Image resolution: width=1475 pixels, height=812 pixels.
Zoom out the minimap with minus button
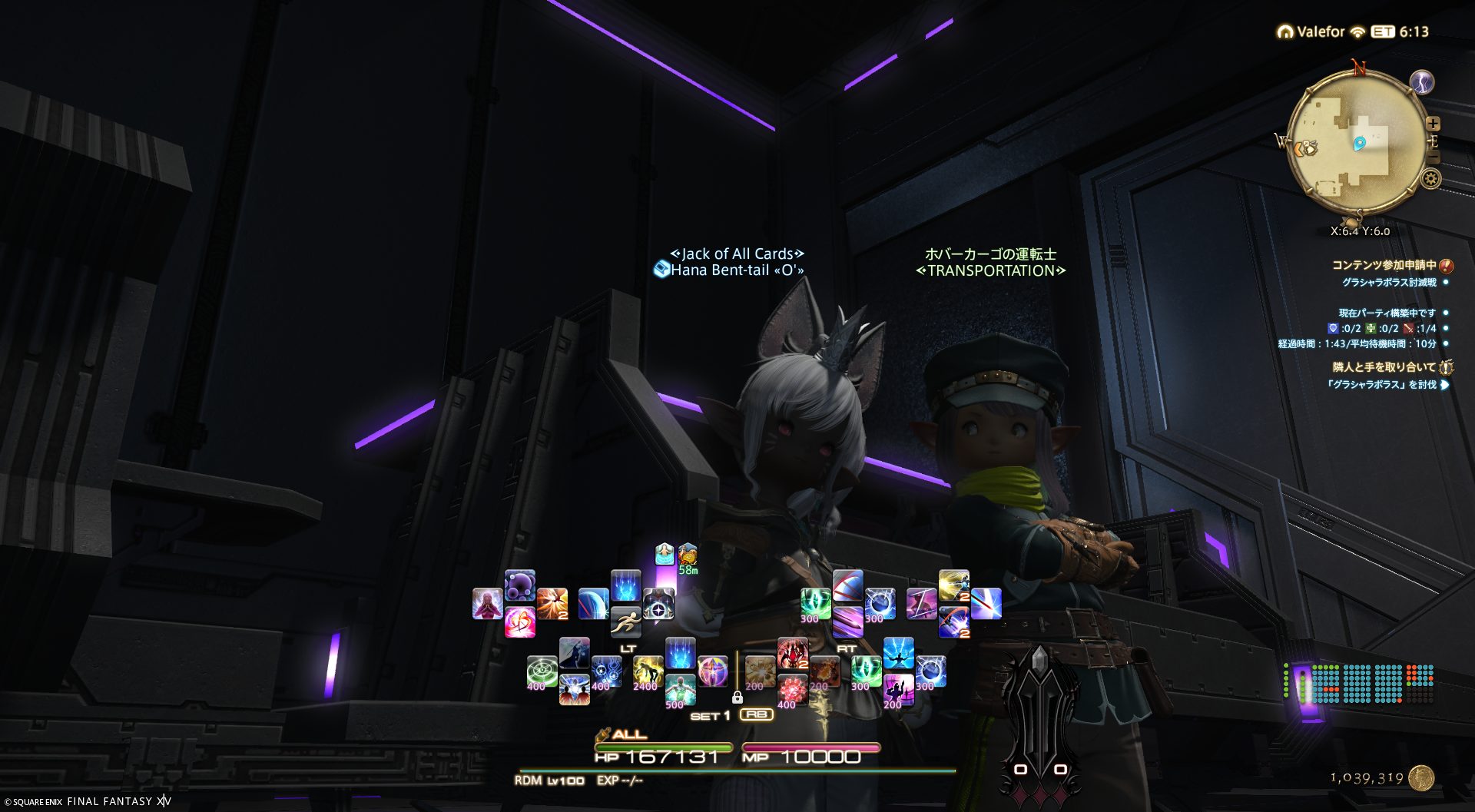(x=1434, y=157)
